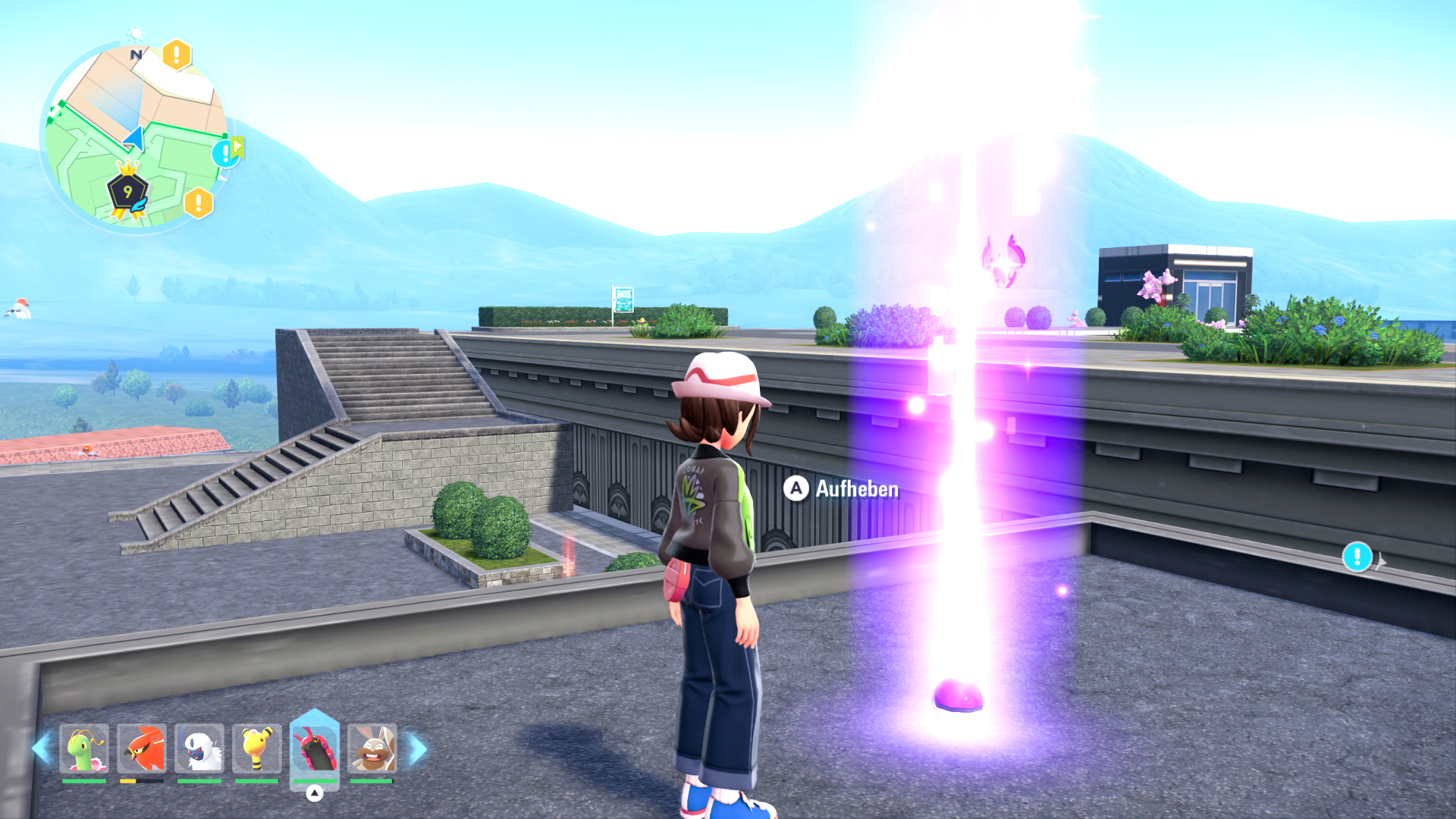Image resolution: width=1456 pixels, height=819 pixels.
Task: Select the highlighted Scolipede party slot
Action: [x=315, y=749]
